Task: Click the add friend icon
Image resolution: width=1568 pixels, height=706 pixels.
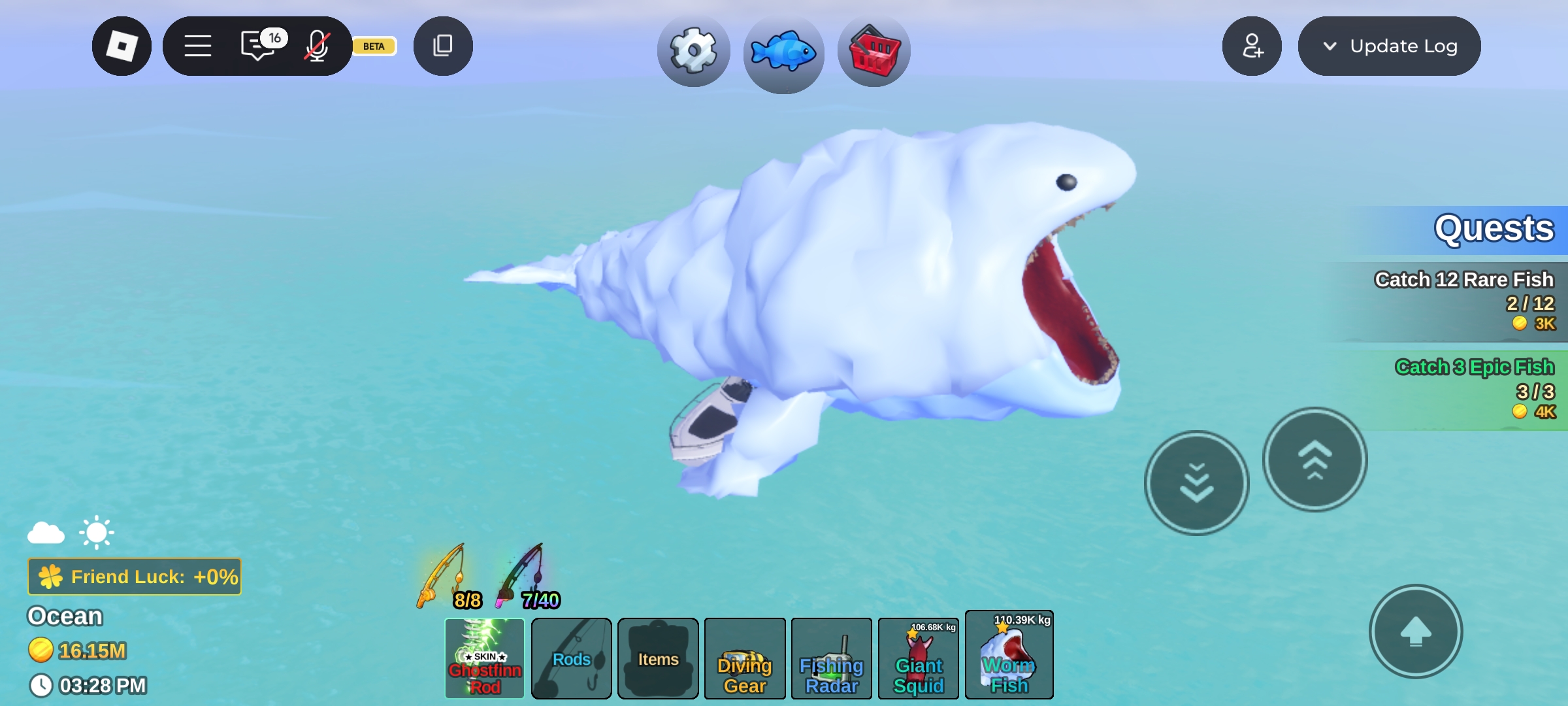Action: pos(1252,46)
